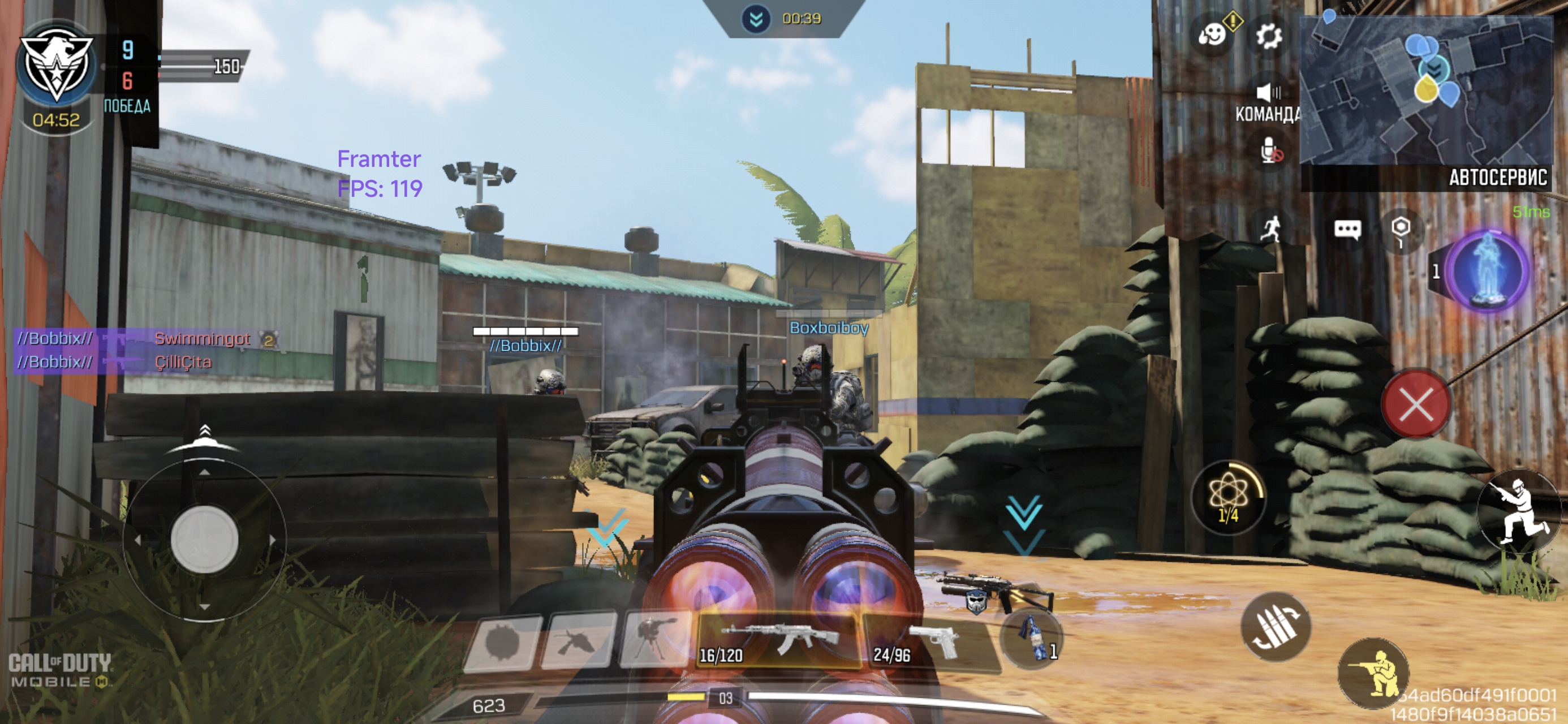
Task: Open the quick chat bubble
Action: pyautogui.click(x=1347, y=230)
